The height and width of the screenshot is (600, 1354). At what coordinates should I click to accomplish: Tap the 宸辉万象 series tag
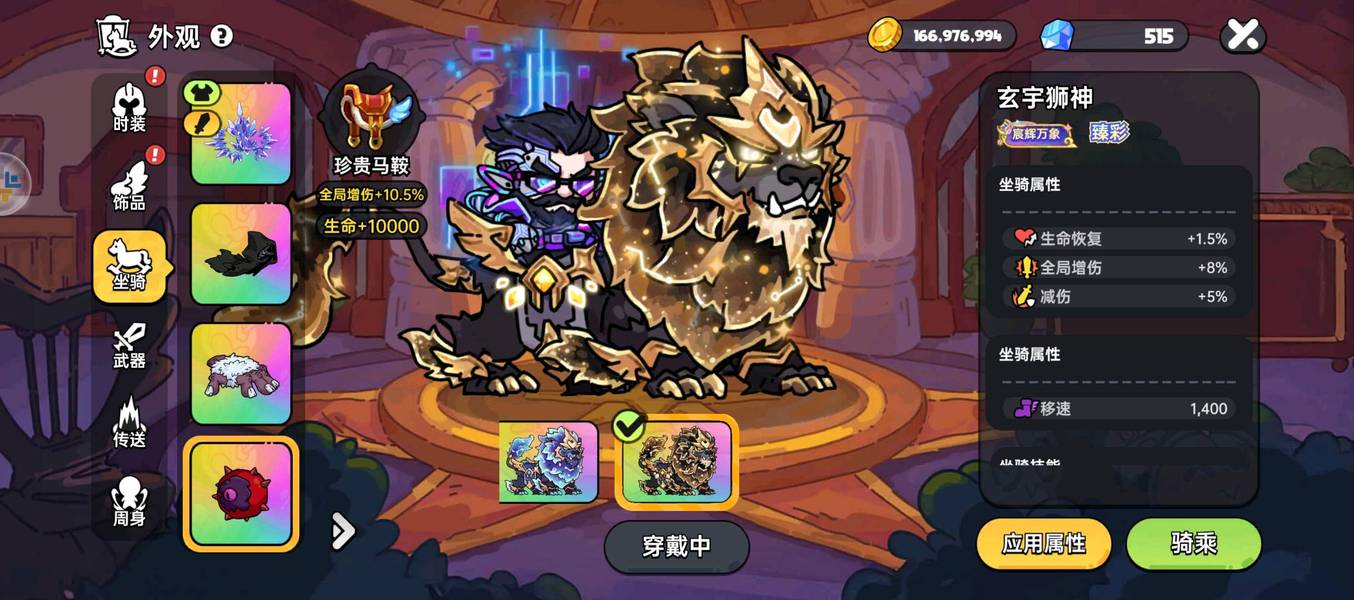[1036, 133]
